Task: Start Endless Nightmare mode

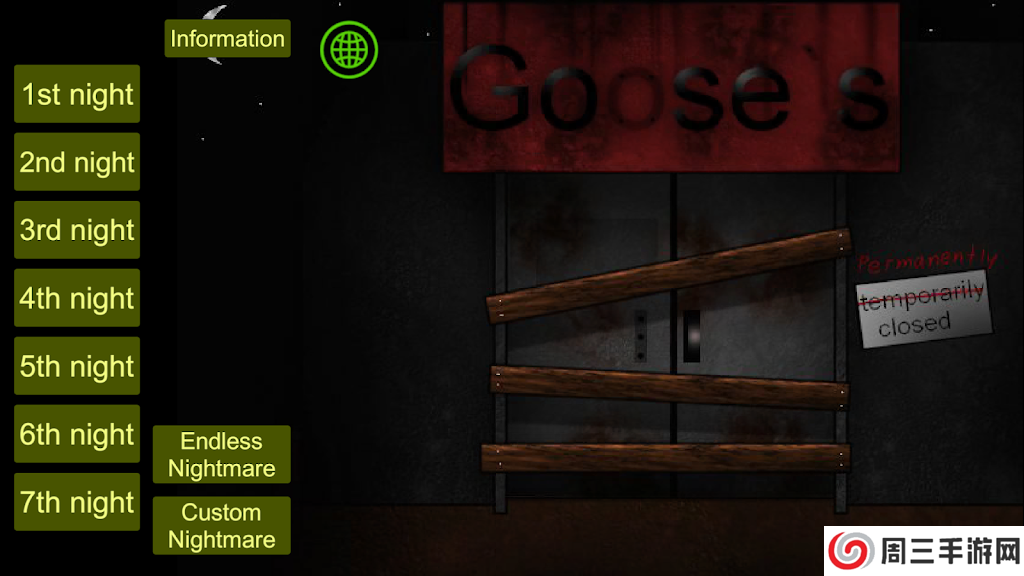Action: point(221,455)
